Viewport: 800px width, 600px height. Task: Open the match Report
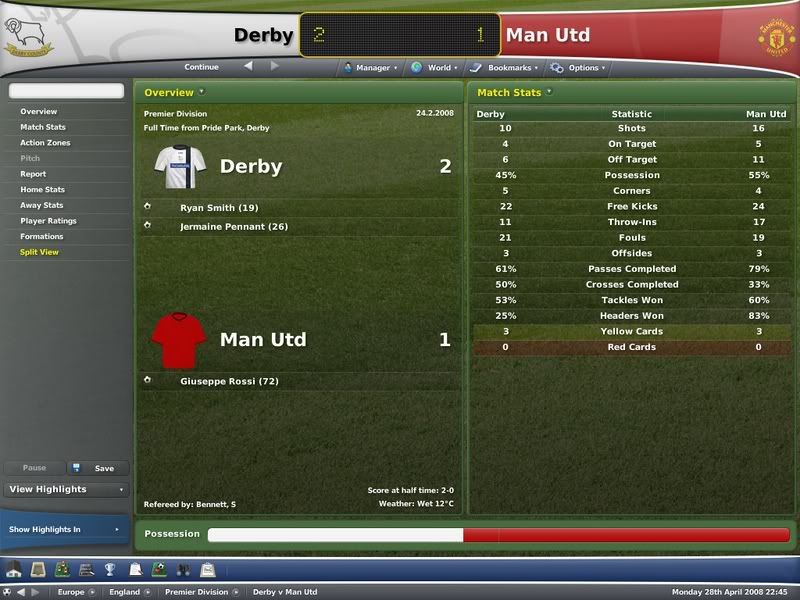pos(33,174)
